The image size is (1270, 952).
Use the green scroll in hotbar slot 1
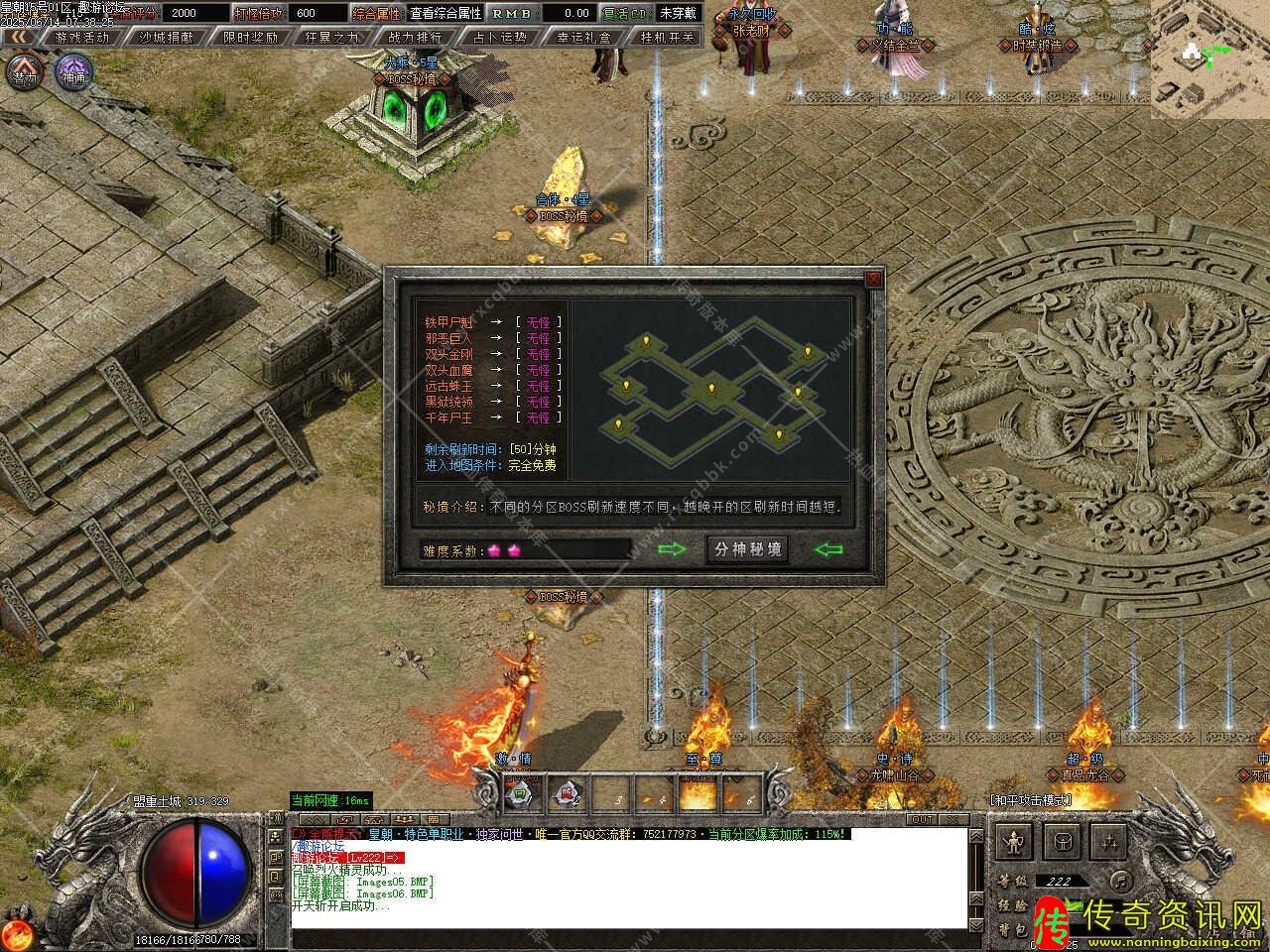(519, 794)
